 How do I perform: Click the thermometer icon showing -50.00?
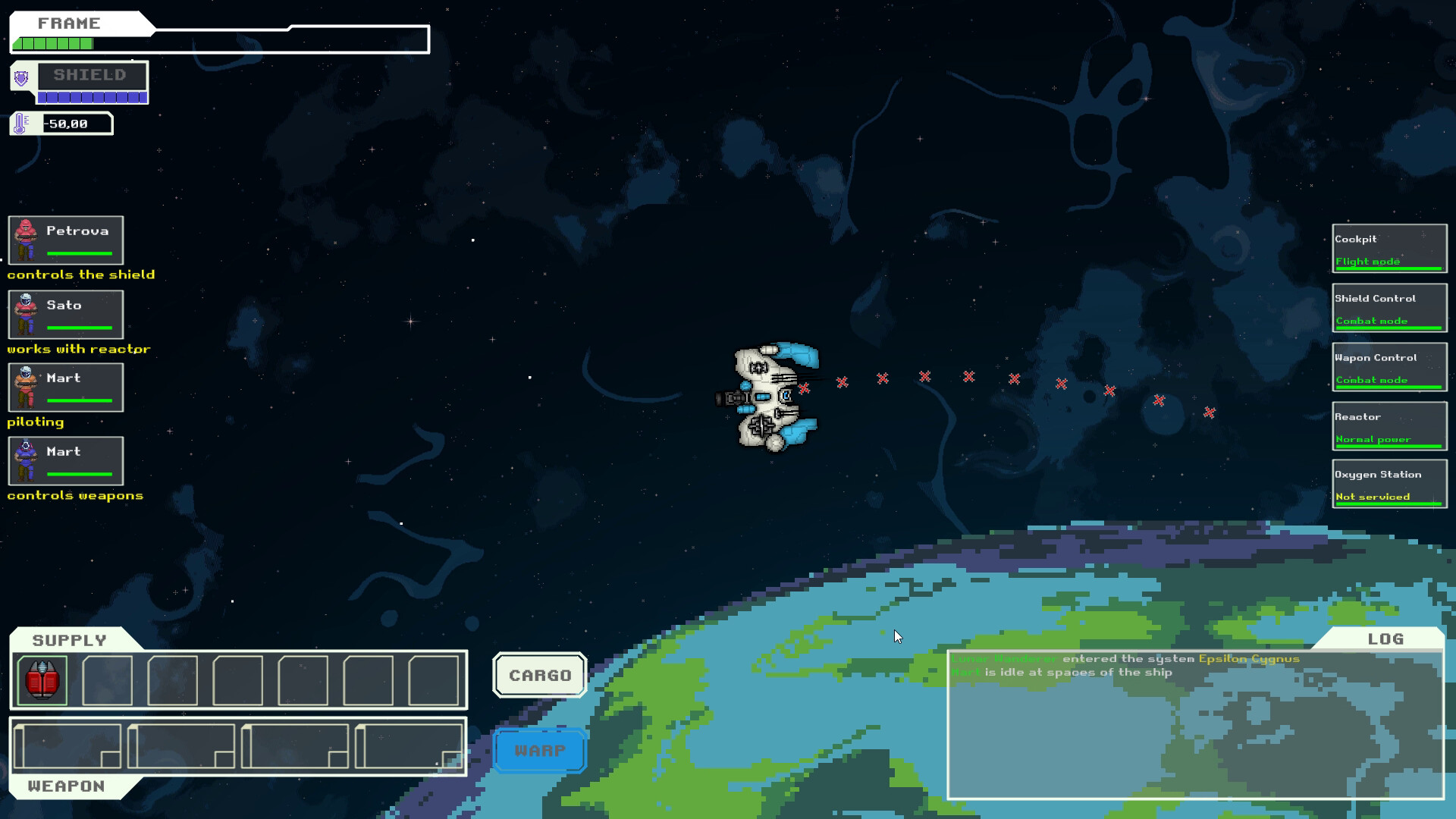[x=19, y=122]
